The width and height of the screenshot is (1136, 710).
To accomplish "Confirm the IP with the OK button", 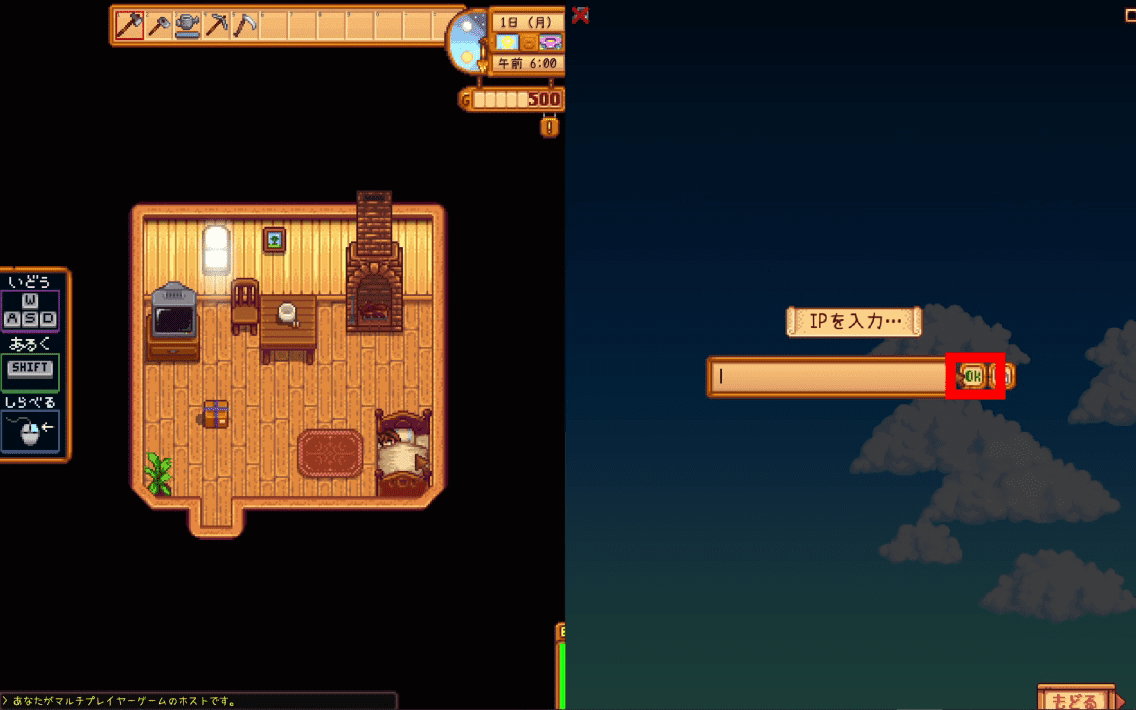I will [x=973, y=376].
